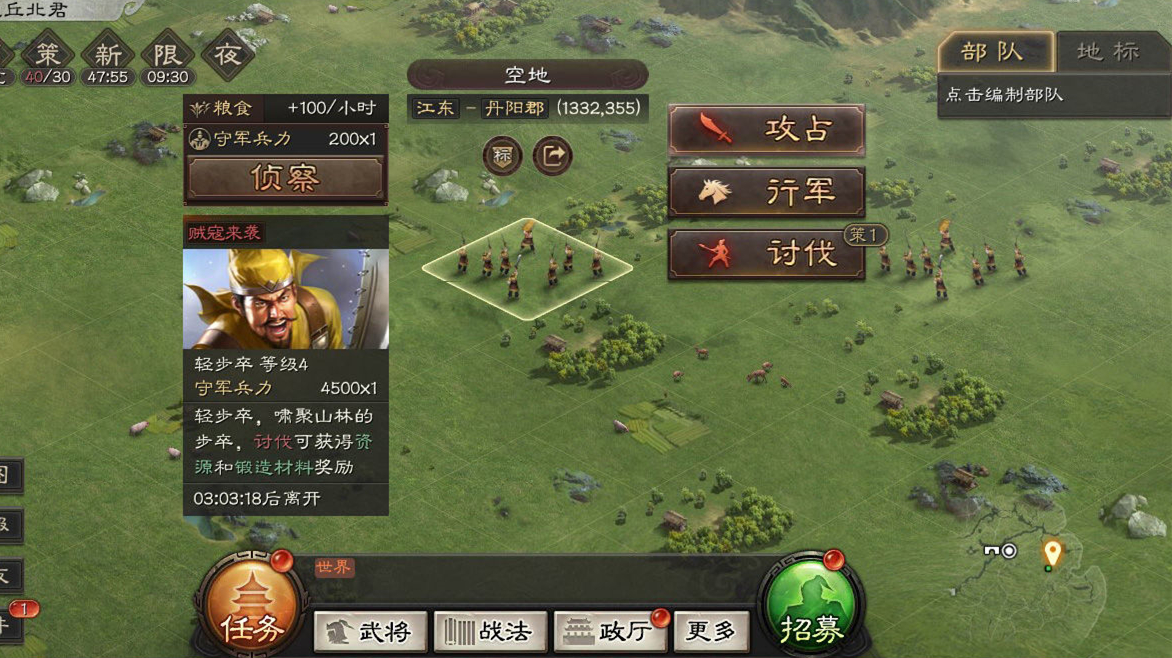Open the 战法 tactics menu
1172x658 pixels.
pos(490,631)
